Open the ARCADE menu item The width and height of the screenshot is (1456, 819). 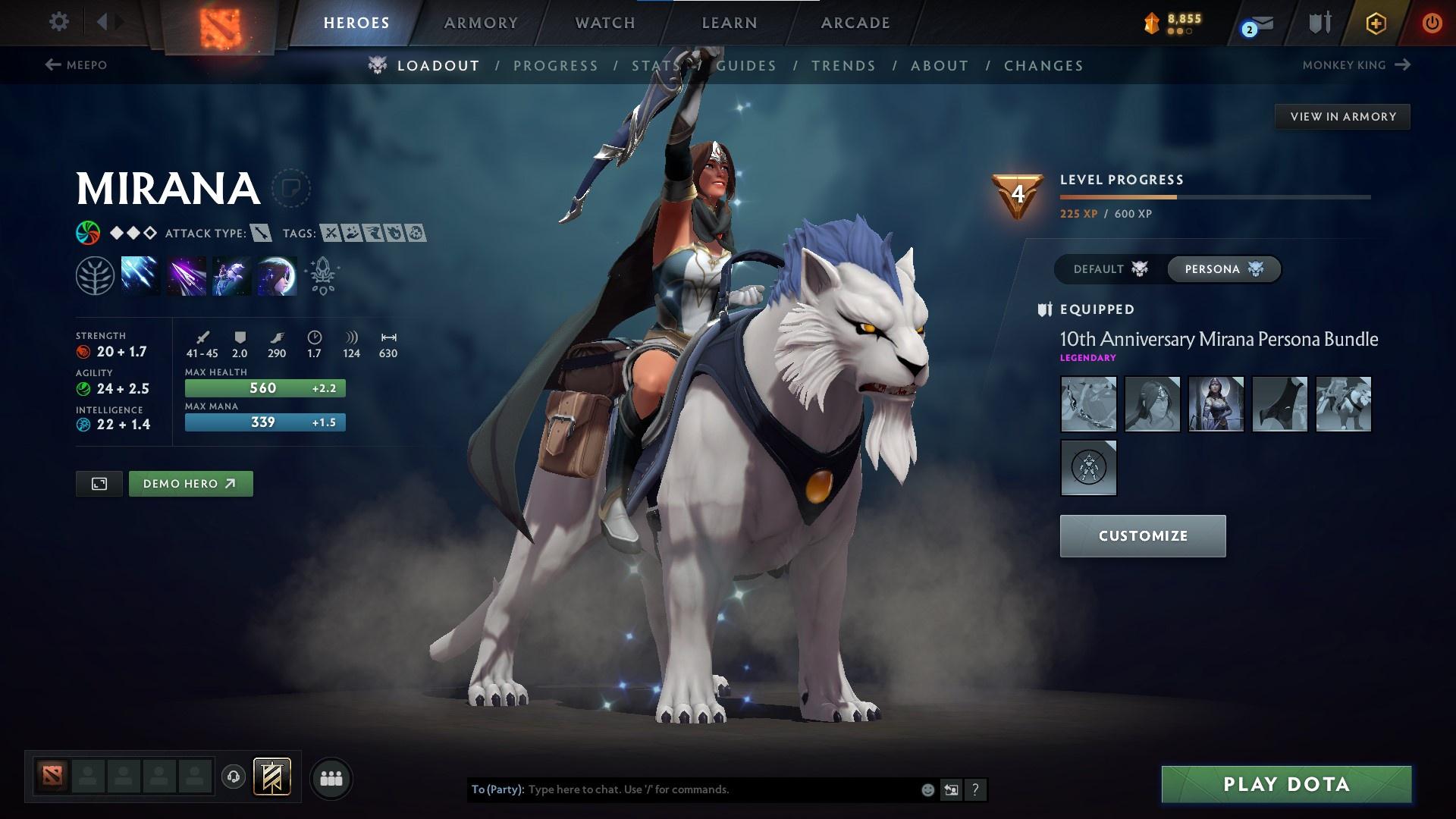pyautogui.click(x=855, y=23)
